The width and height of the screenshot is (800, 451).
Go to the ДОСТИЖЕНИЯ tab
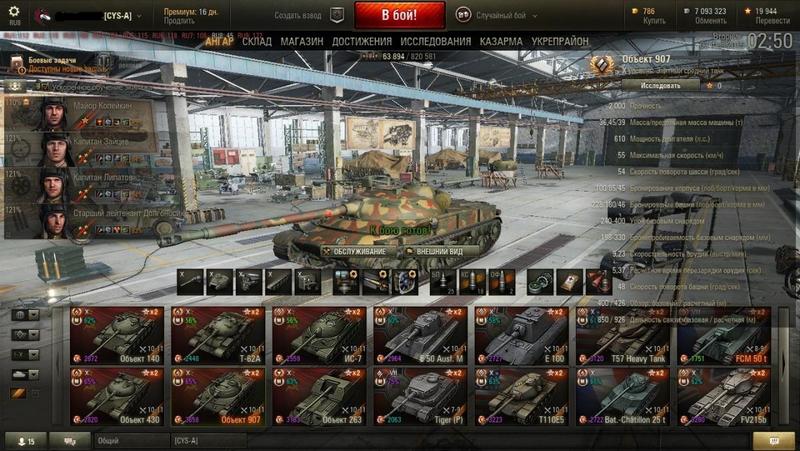point(361,41)
